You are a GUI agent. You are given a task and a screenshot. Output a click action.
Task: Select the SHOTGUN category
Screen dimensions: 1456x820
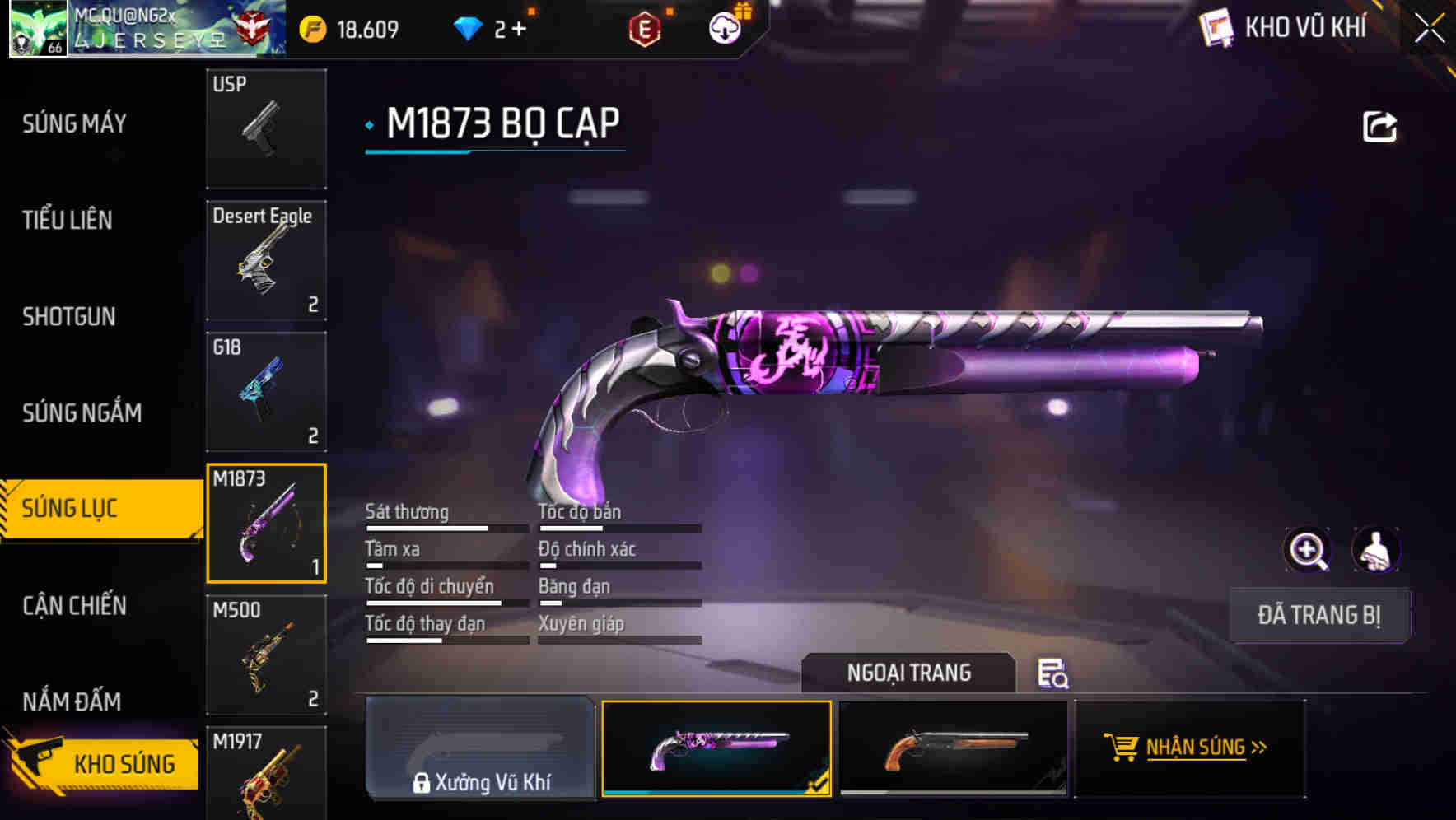[x=69, y=316]
